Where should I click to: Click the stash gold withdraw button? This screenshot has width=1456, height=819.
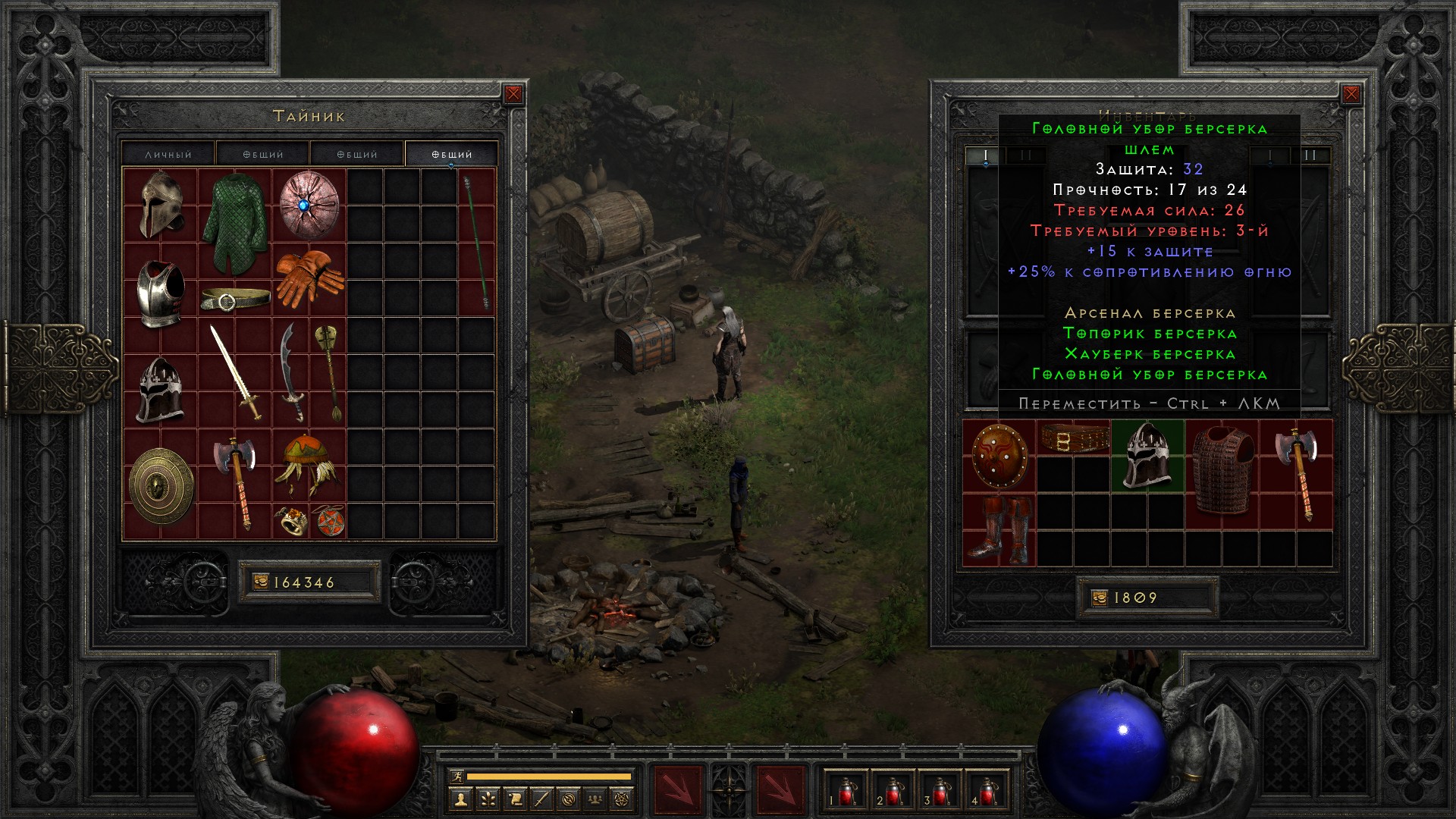point(260,582)
